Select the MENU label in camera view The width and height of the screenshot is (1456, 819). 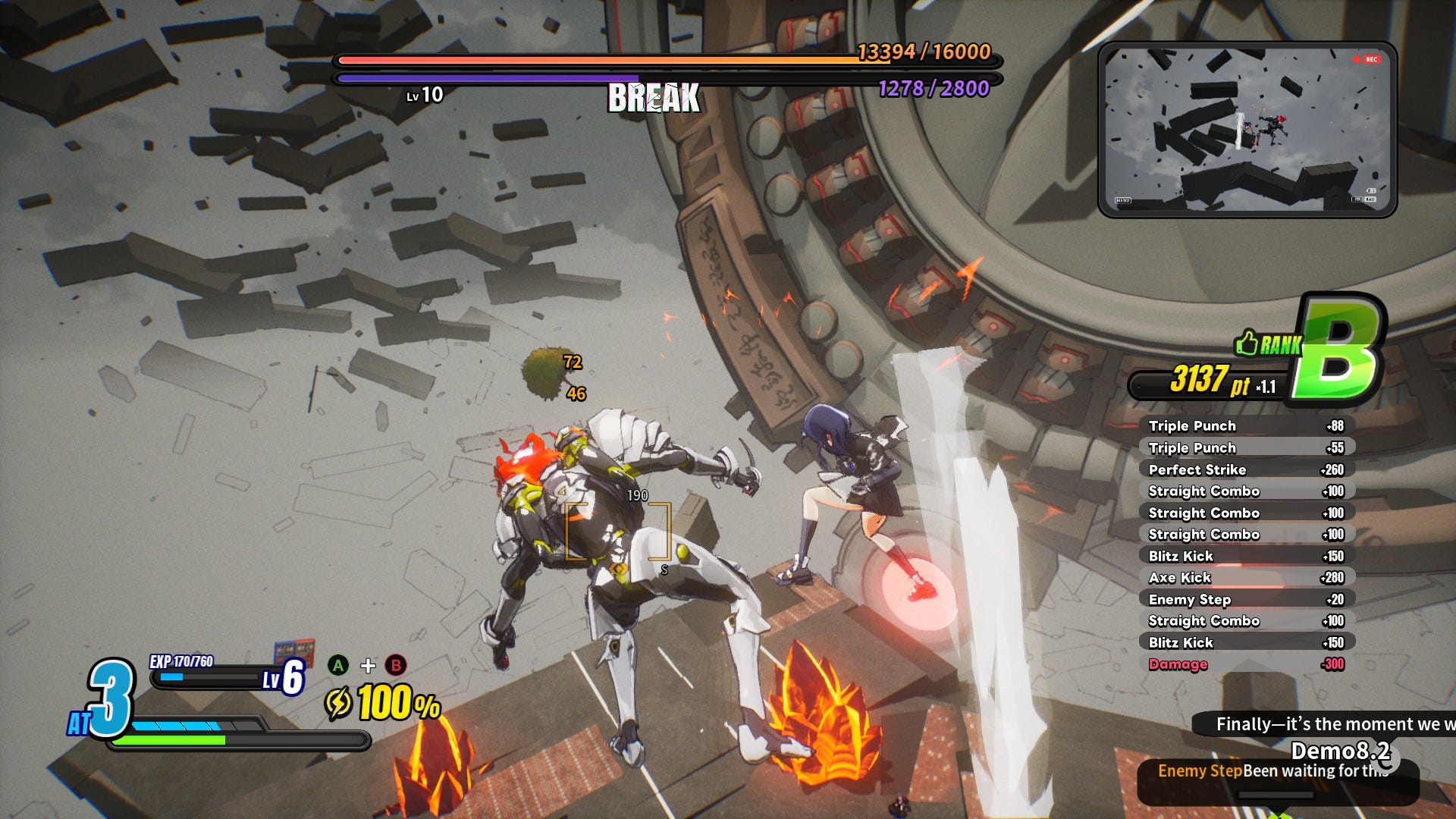click(x=1123, y=200)
